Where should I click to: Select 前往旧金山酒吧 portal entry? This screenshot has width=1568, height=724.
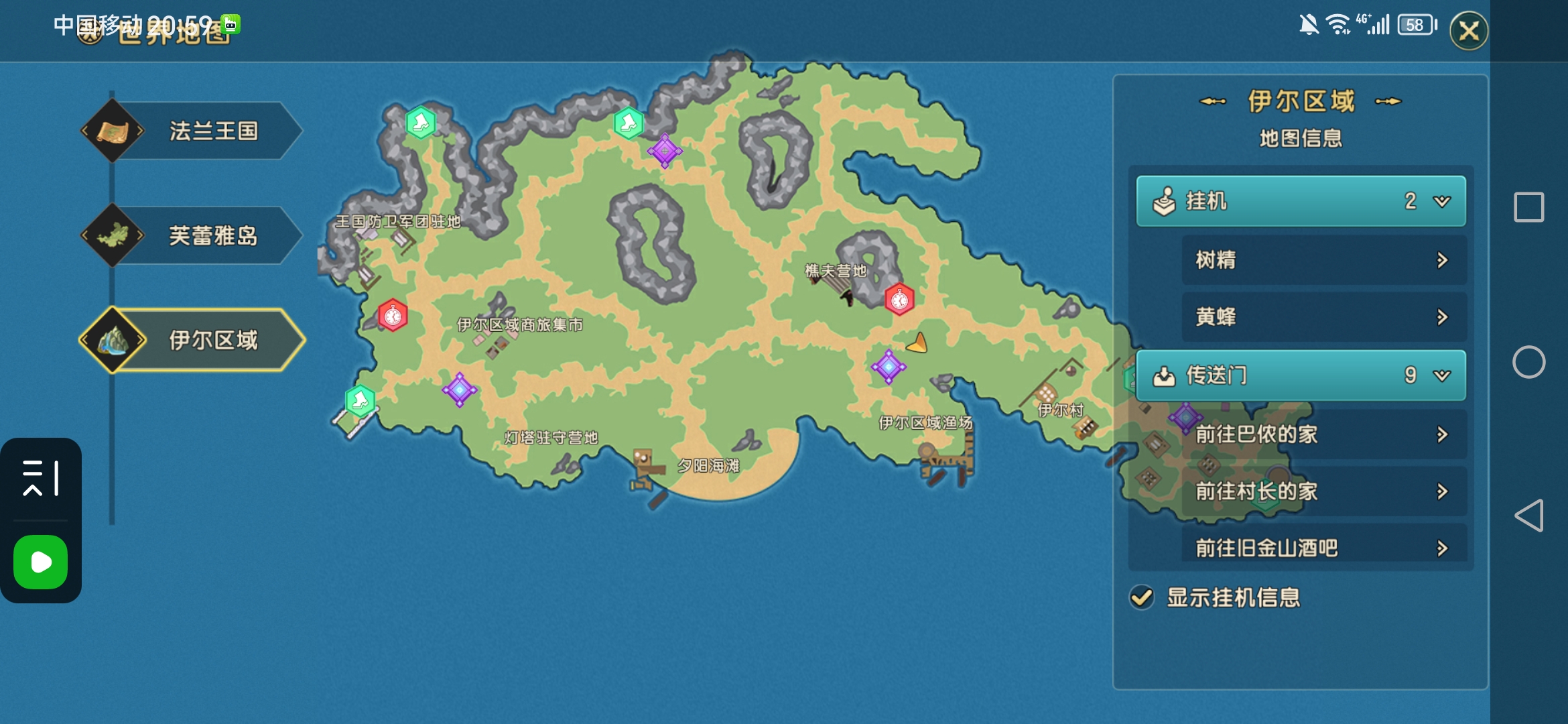click(x=1323, y=548)
